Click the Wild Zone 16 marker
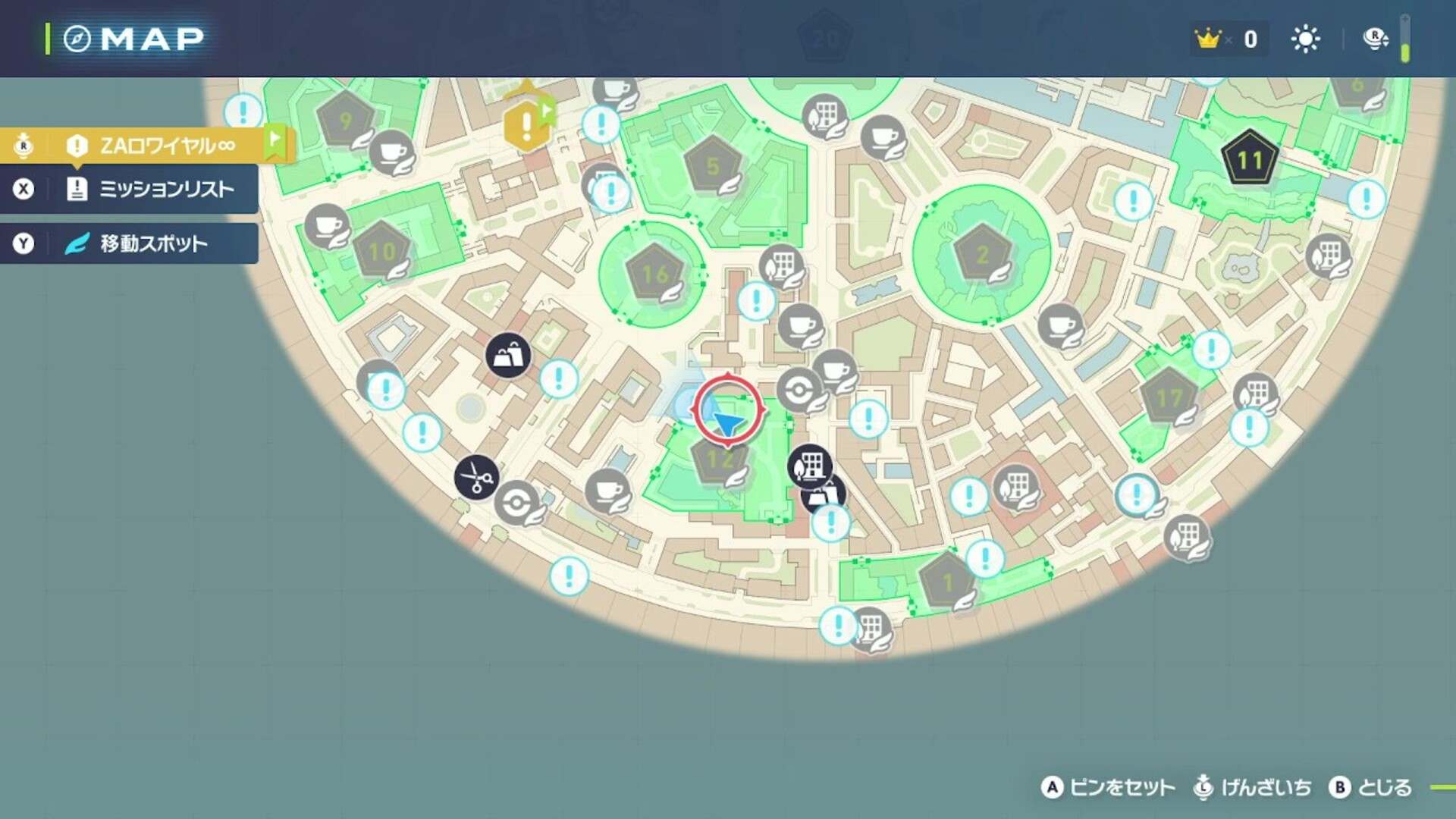The image size is (1456, 819). click(x=654, y=273)
